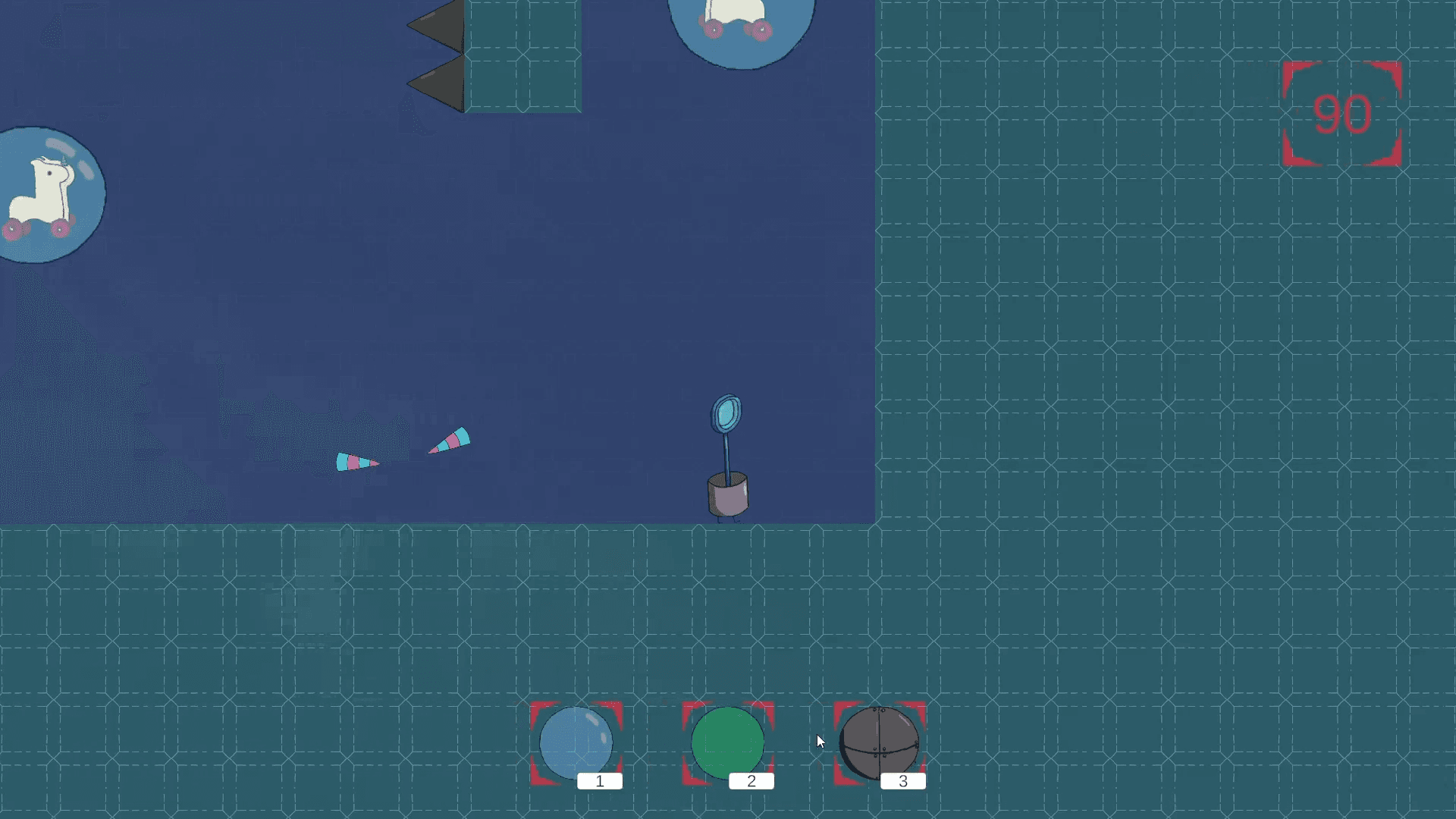Select the blue bubble in slot 1
The width and height of the screenshot is (1456, 819).
[x=576, y=745]
